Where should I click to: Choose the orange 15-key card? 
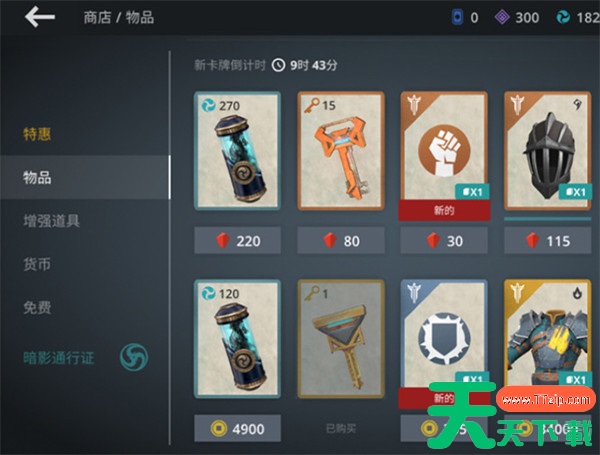[341, 150]
